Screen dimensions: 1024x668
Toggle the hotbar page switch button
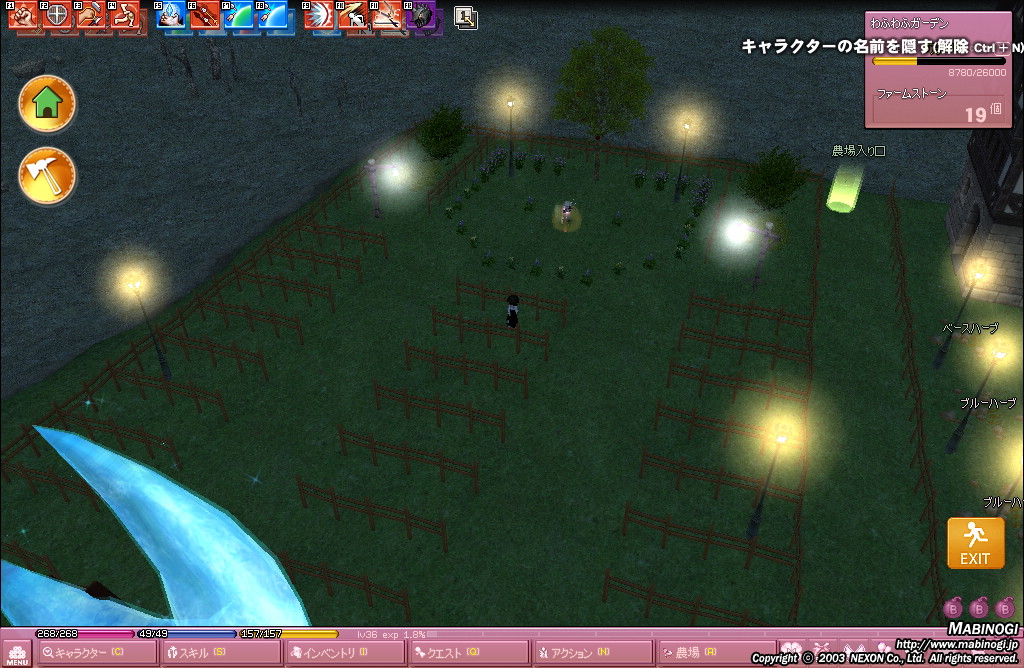[x=465, y=16]
